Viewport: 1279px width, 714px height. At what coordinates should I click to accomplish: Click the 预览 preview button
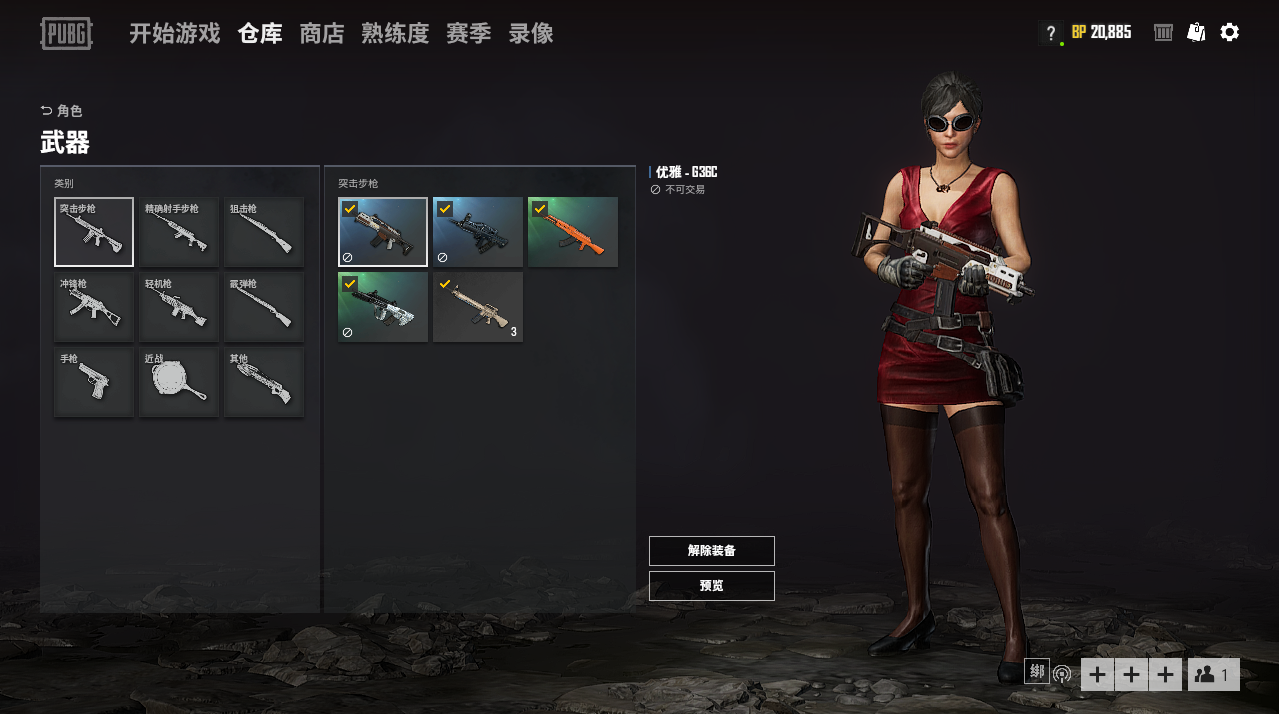pos(711,586)
